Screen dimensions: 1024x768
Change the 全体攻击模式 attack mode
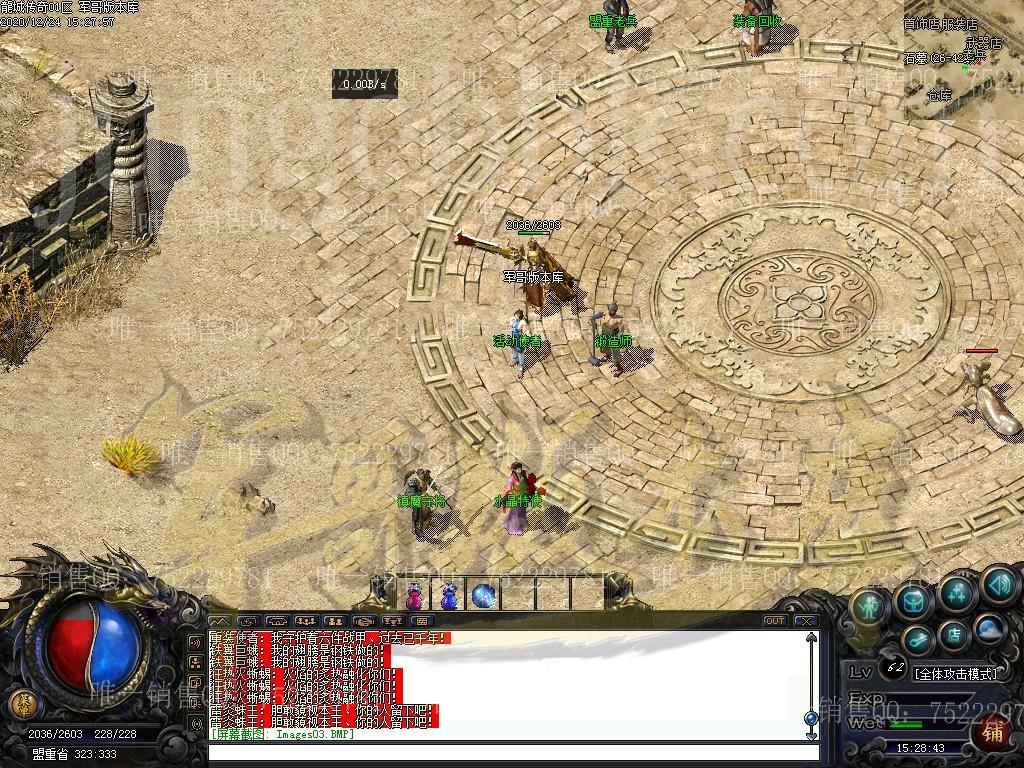(955, 674)
